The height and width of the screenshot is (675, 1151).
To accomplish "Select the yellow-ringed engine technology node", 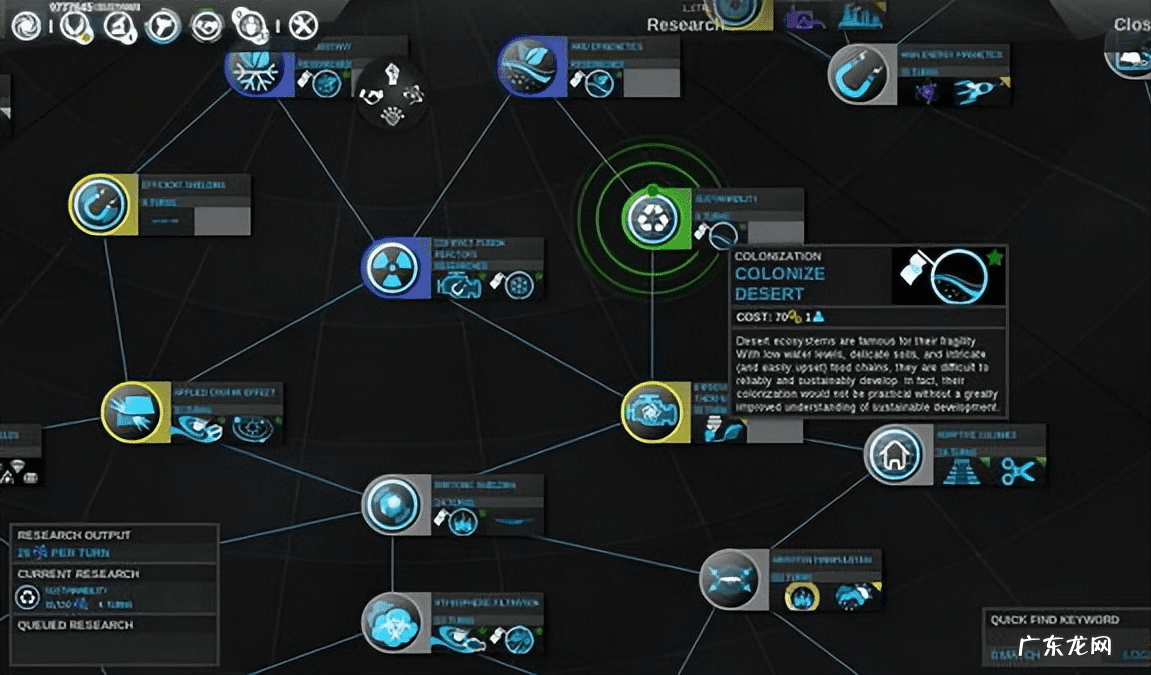I will [x=651, y=411].
